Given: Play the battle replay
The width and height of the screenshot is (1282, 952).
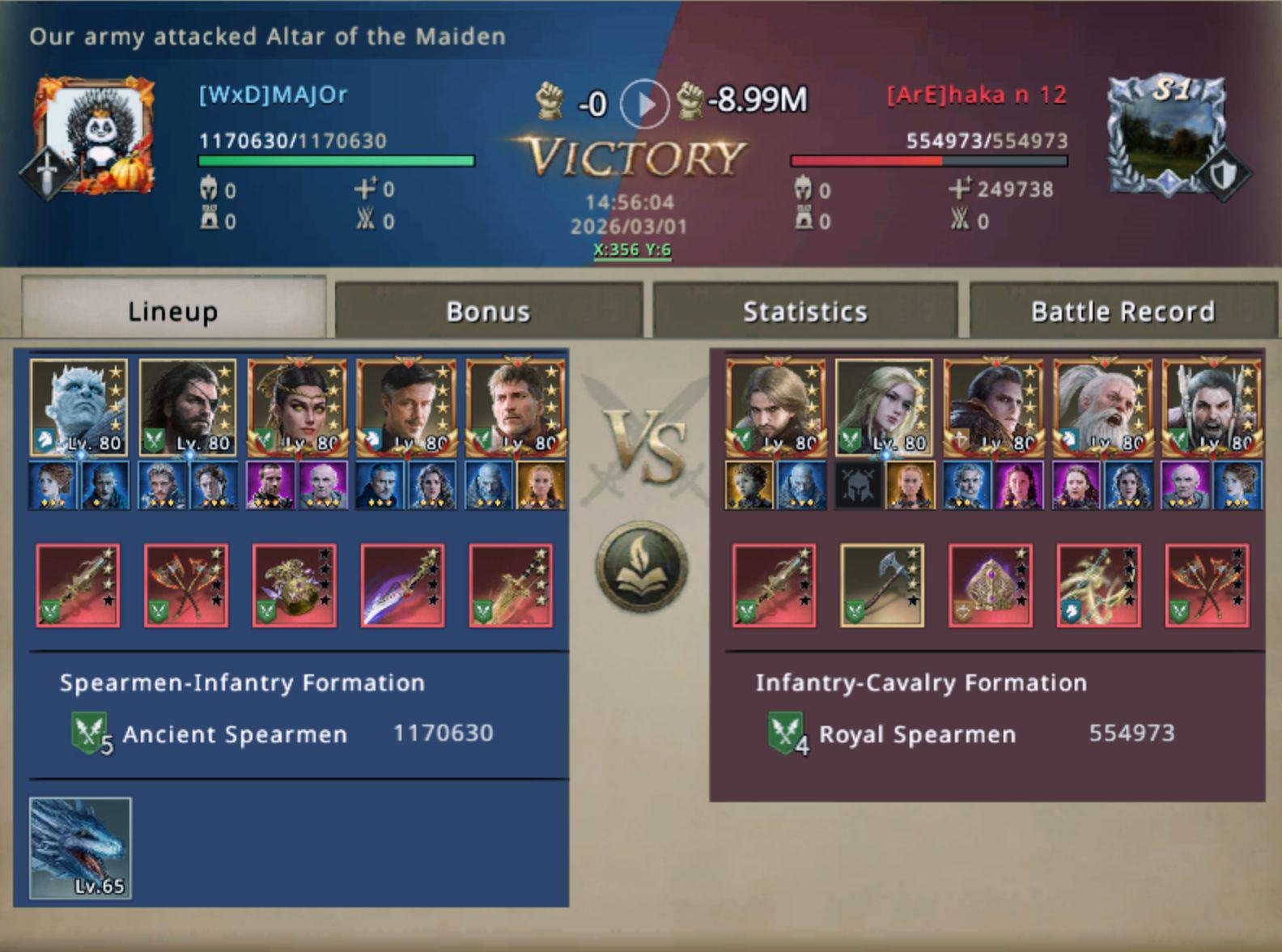Looking at the screenshot, I should coord(644,104).
